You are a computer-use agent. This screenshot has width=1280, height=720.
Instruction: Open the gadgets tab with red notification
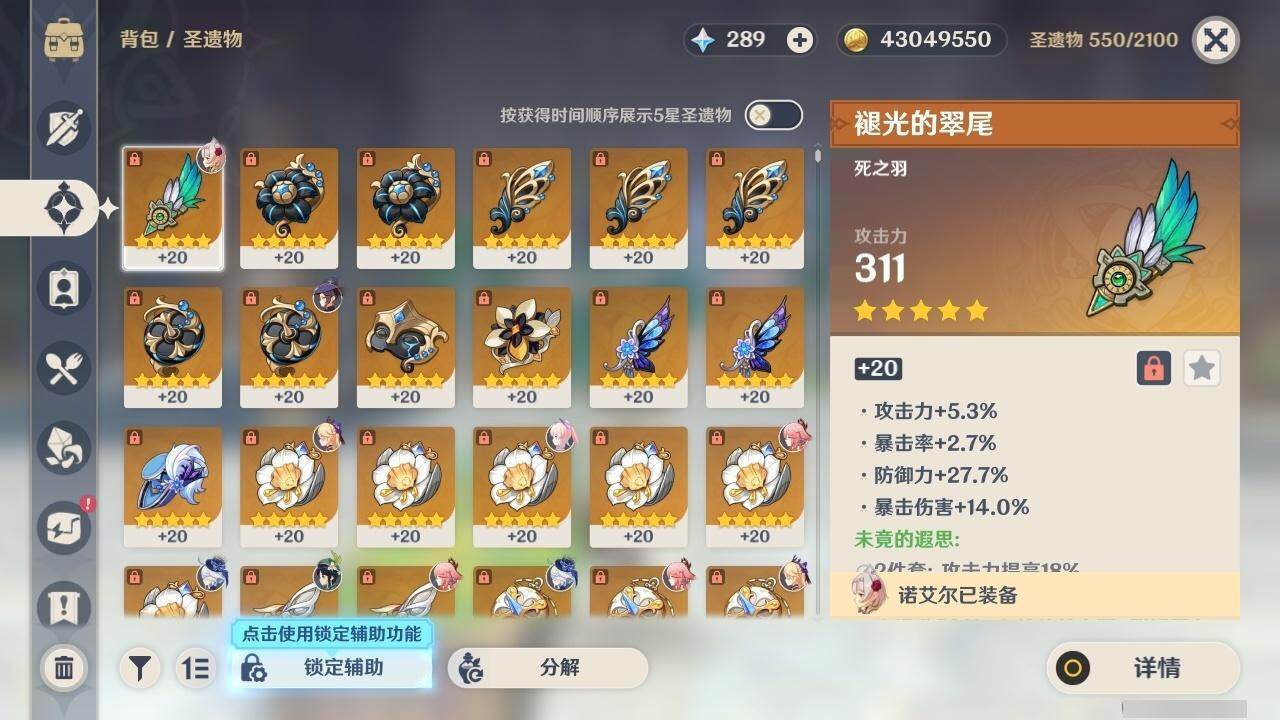64,527
